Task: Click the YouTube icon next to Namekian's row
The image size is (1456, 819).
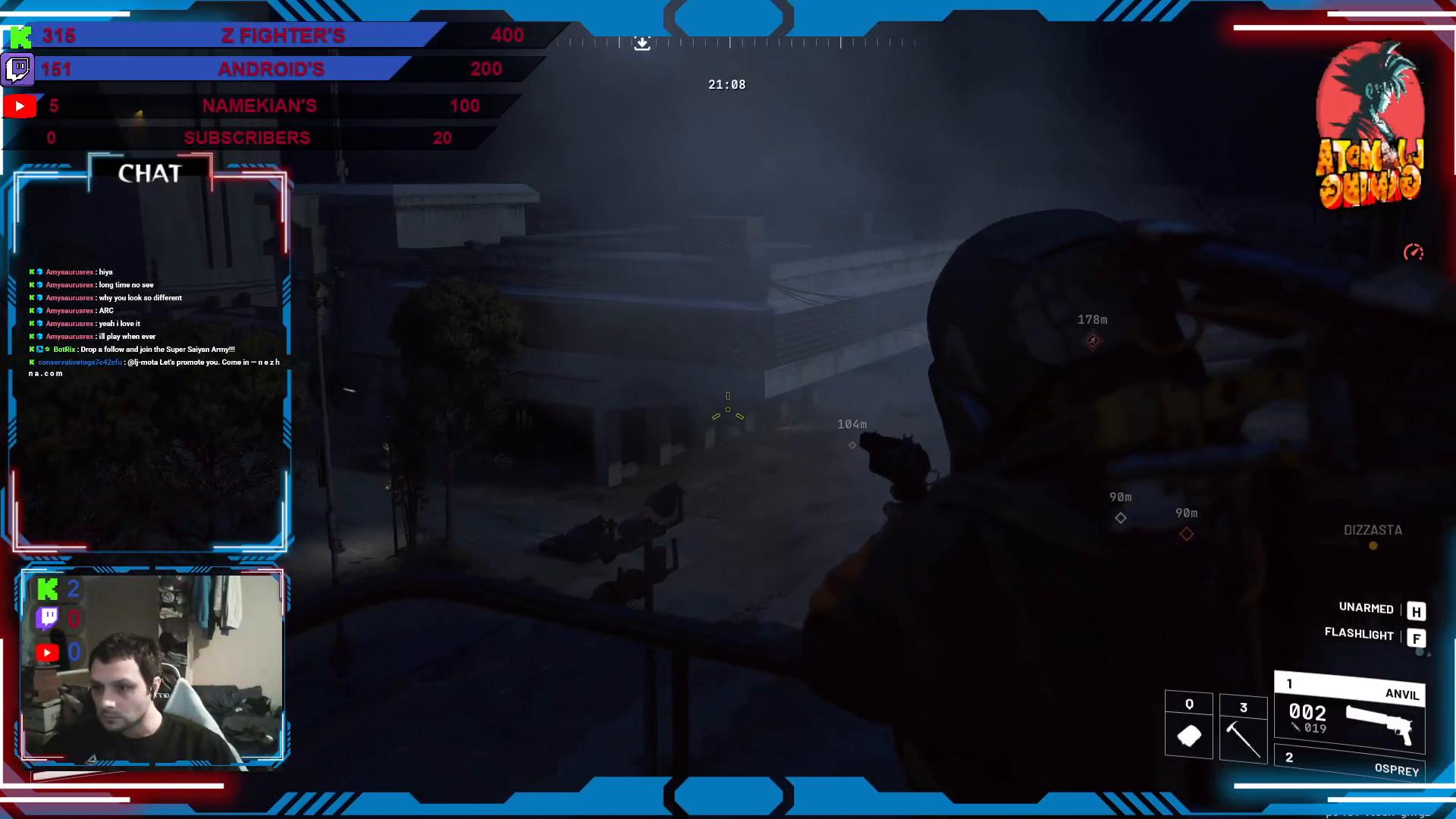Action: [x=20, y=106]
